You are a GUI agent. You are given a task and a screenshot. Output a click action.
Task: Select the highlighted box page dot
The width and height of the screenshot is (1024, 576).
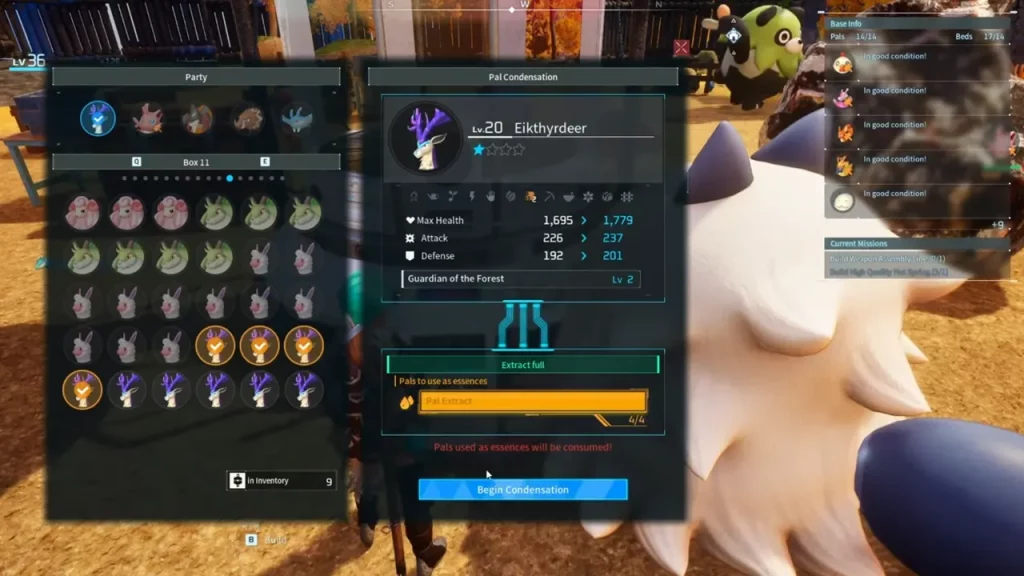click(x=230, y=178)
